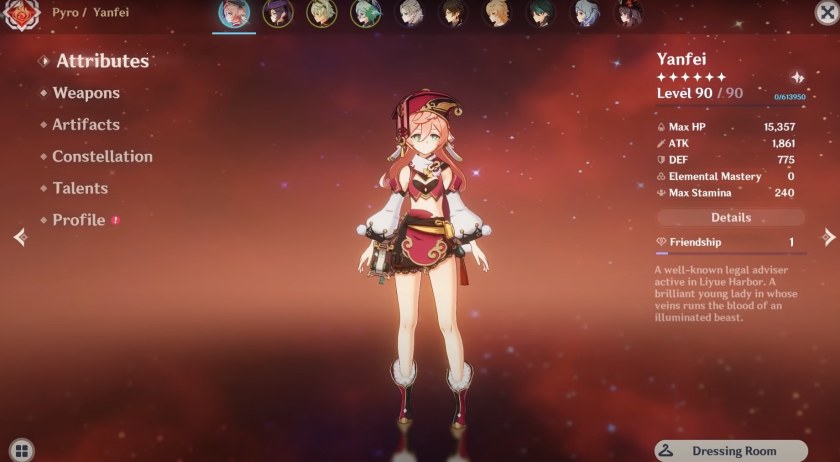The image size is (840, 462).
Task: Click the sparkle star icon beside Yanfei's name
Action: coord(797,77)
